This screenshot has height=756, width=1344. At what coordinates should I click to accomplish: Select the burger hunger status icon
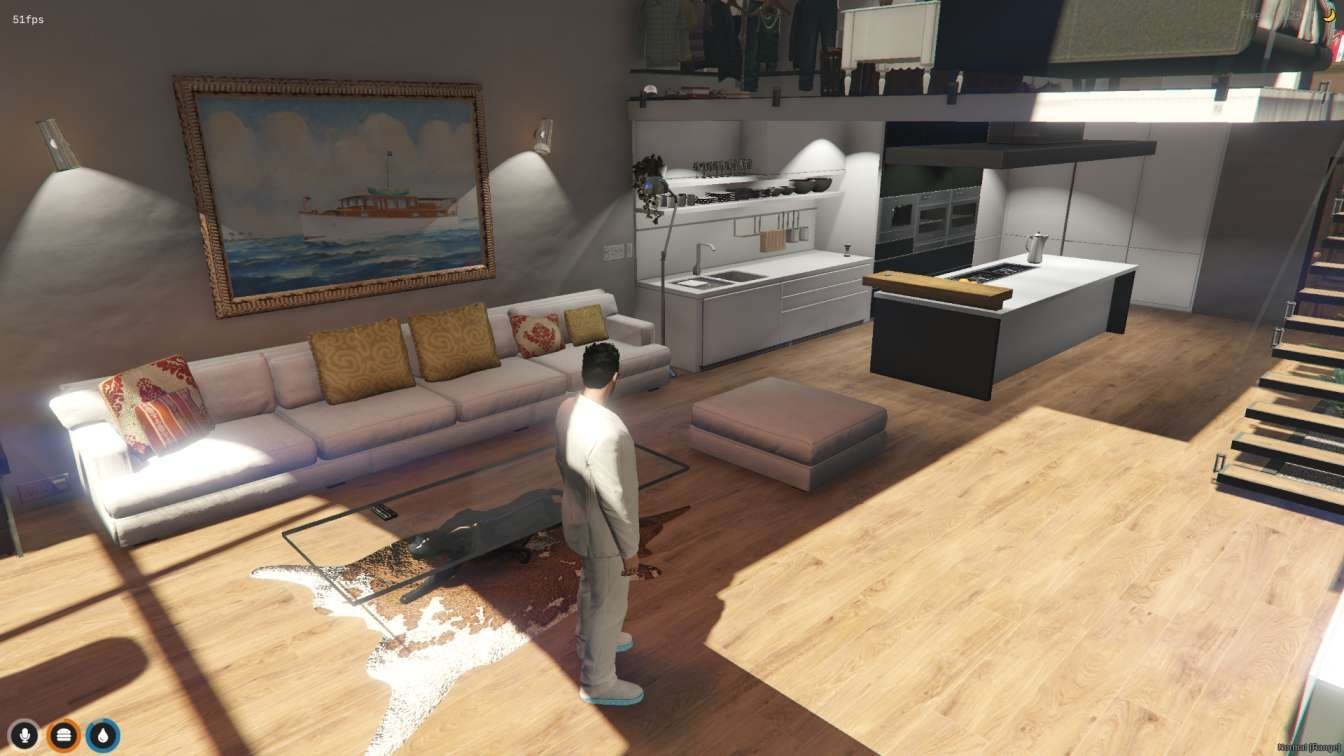[63, 736]
